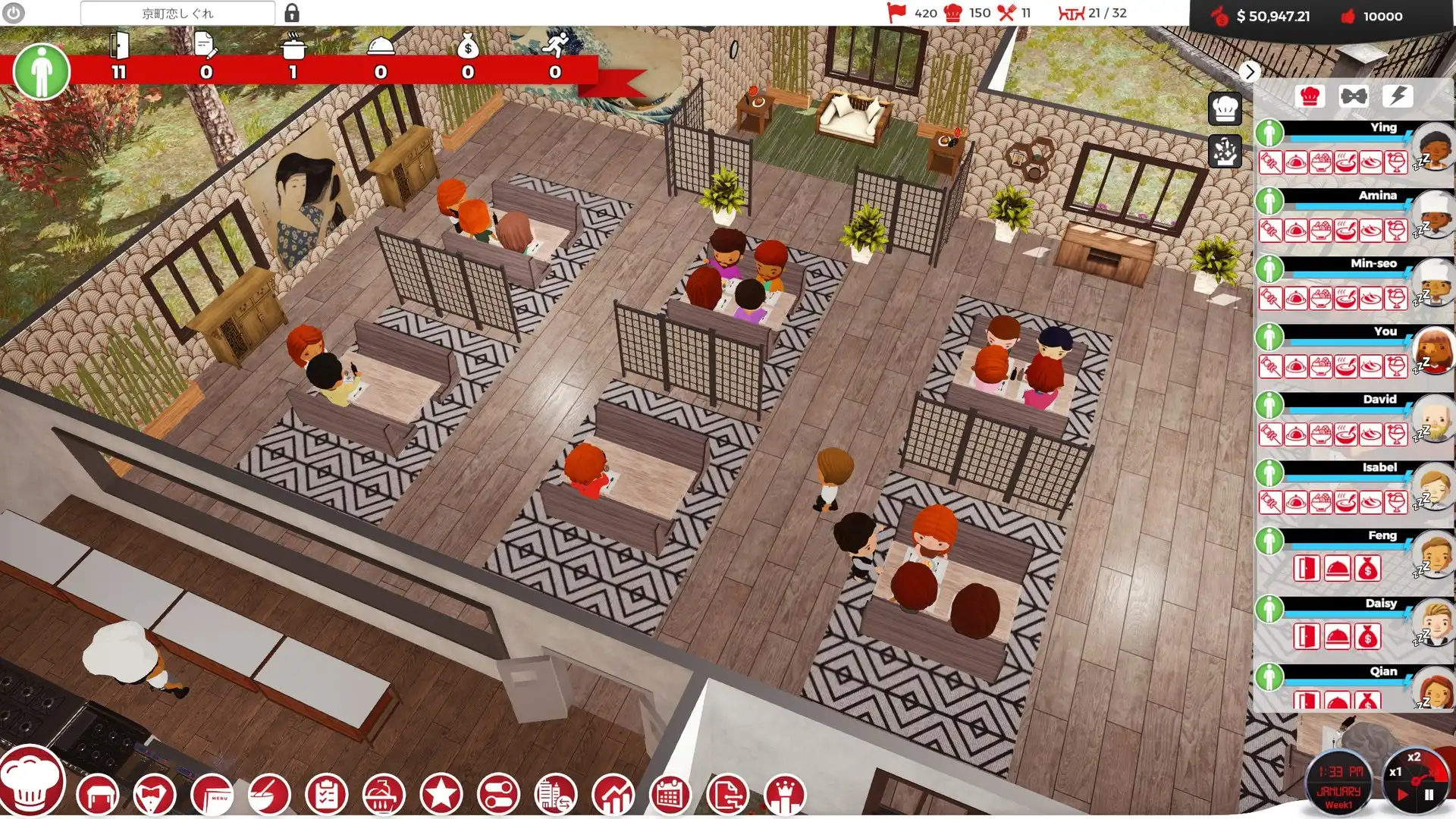Open the ingredient shopping basket
The image size is (1456, 819).
384,795
